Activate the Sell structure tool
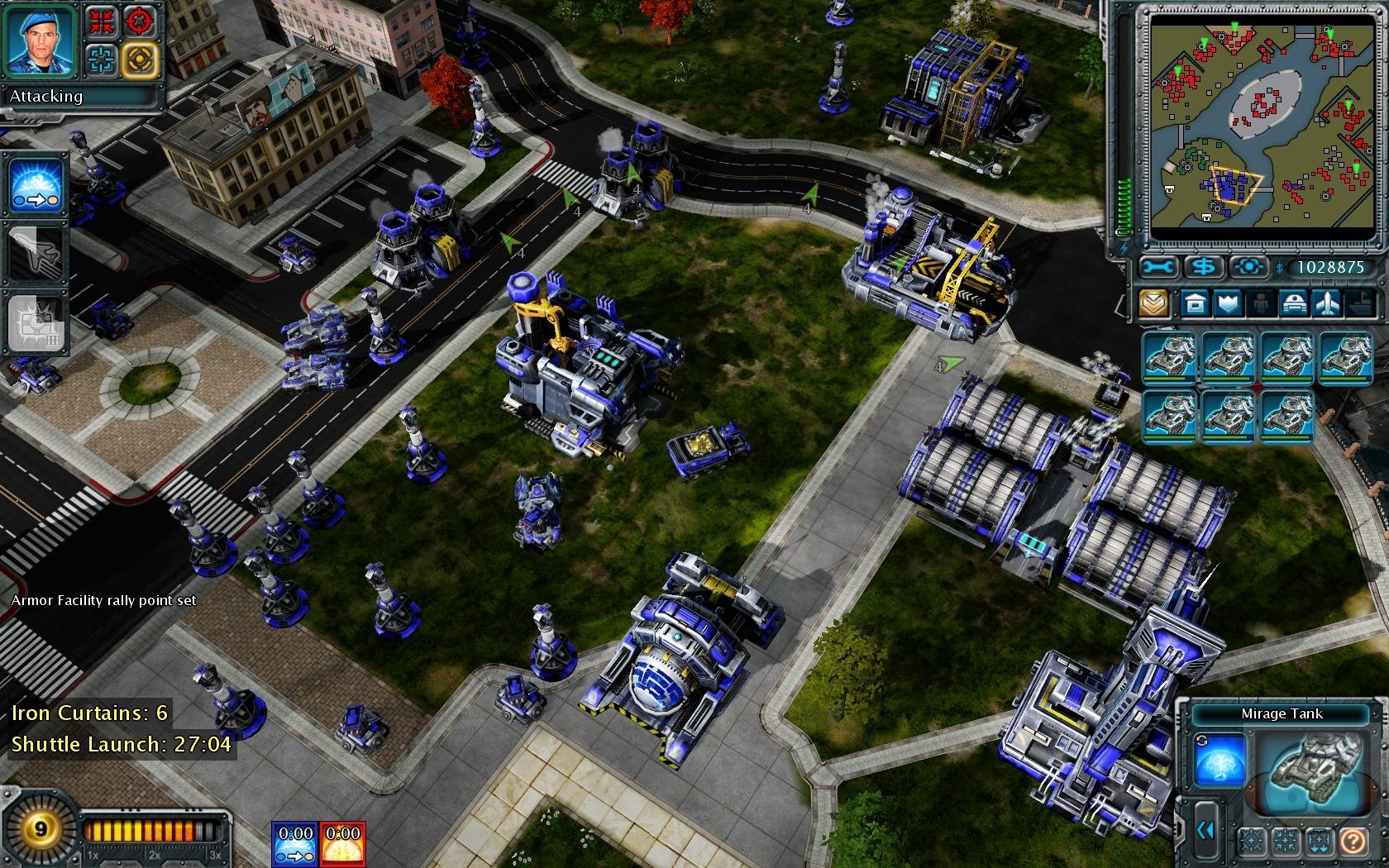The image size is (1389, 868). [1204, 266]
